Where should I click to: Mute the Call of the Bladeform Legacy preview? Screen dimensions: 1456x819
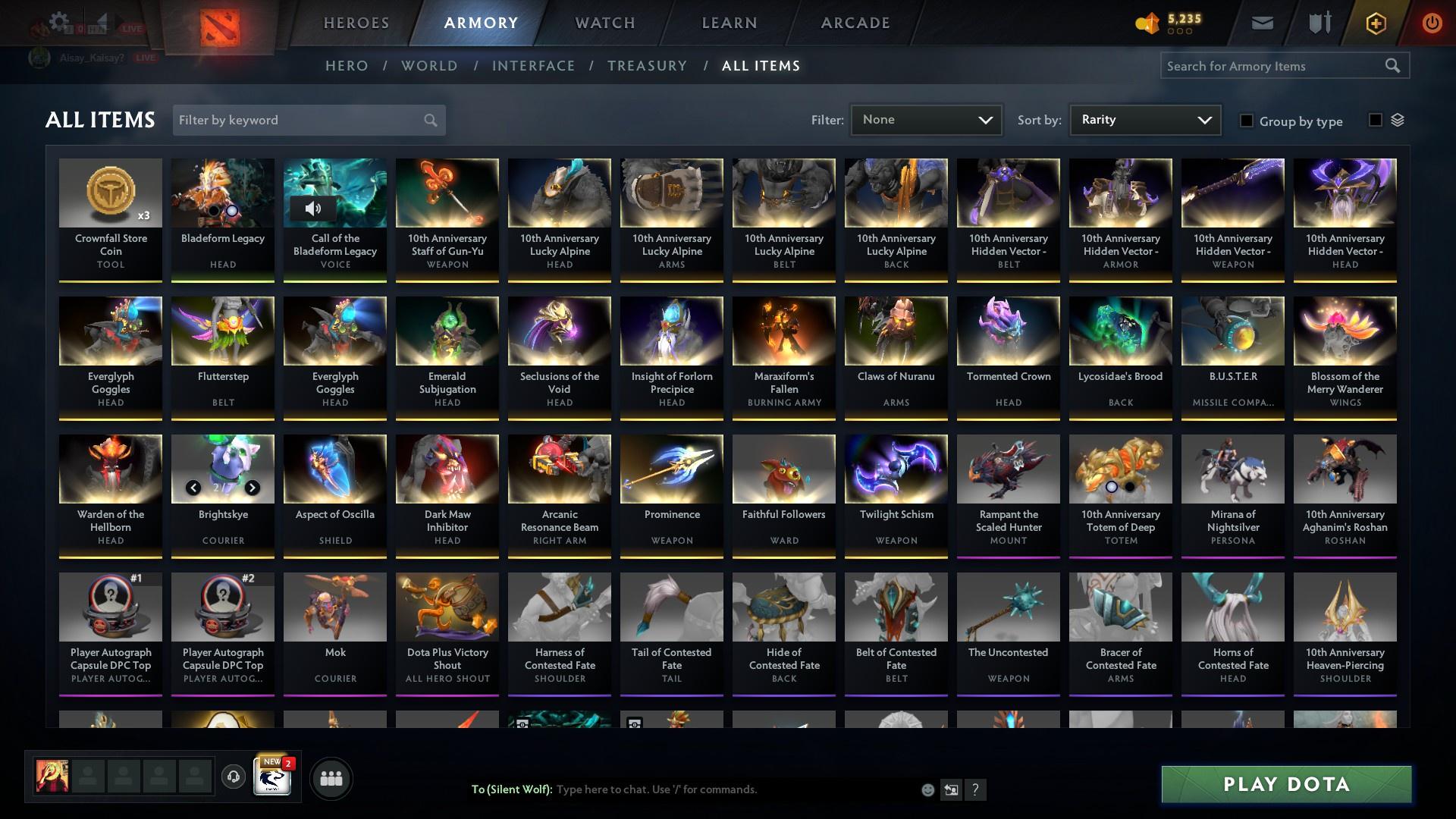pyautogui.click(x=314, y=209)
